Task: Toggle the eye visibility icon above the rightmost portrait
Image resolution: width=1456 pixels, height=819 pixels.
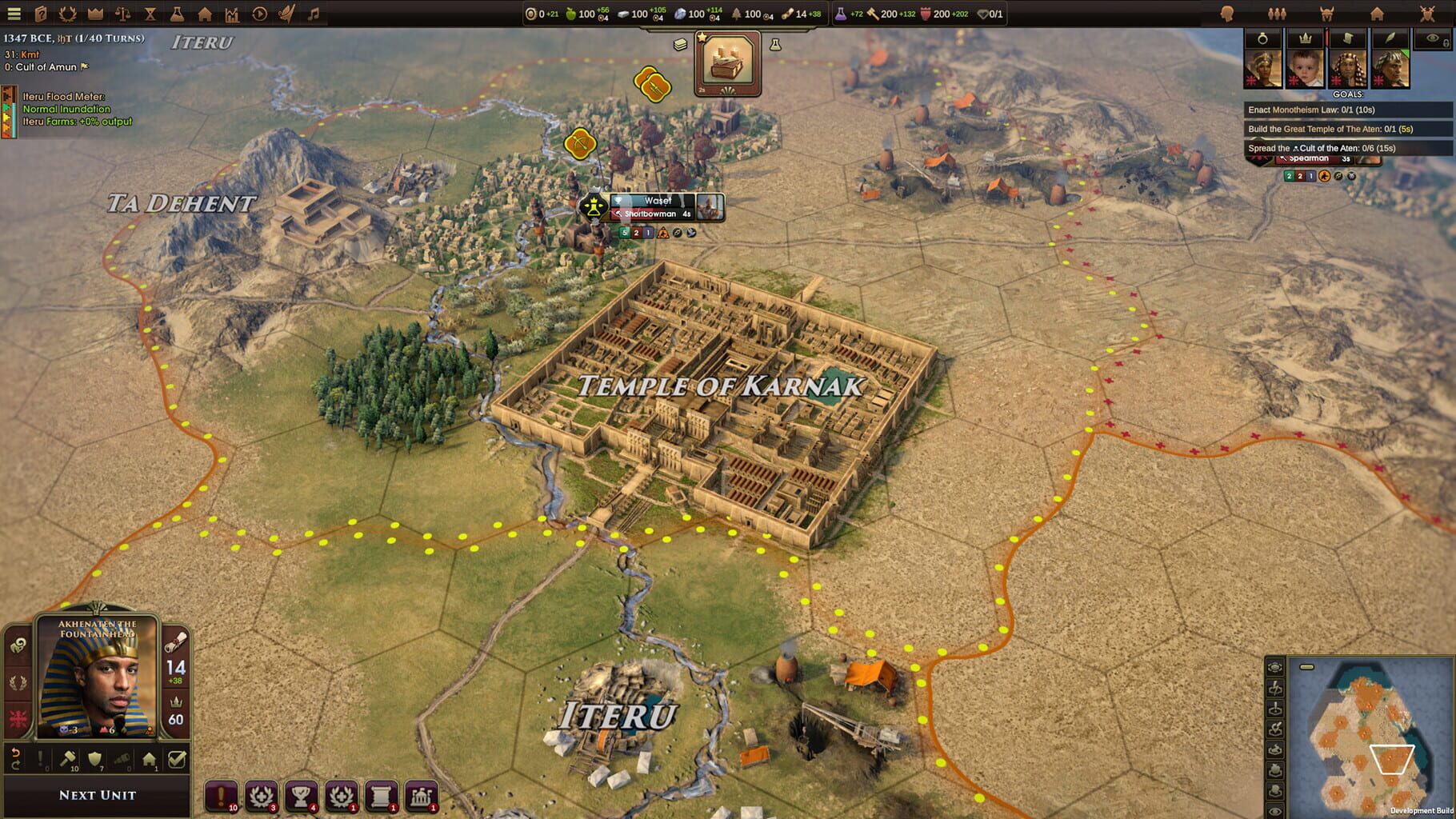Action: tap(1431, 38)
